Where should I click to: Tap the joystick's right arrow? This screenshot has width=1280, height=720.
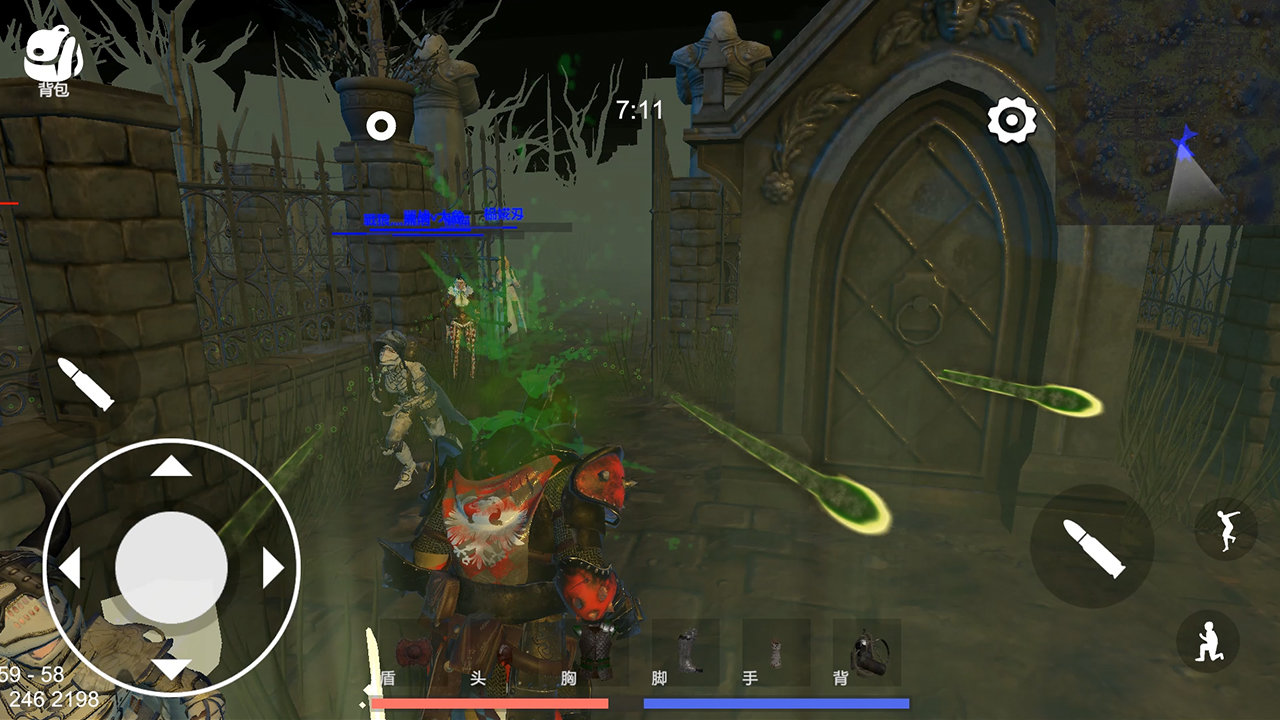(x=272, y=568)
